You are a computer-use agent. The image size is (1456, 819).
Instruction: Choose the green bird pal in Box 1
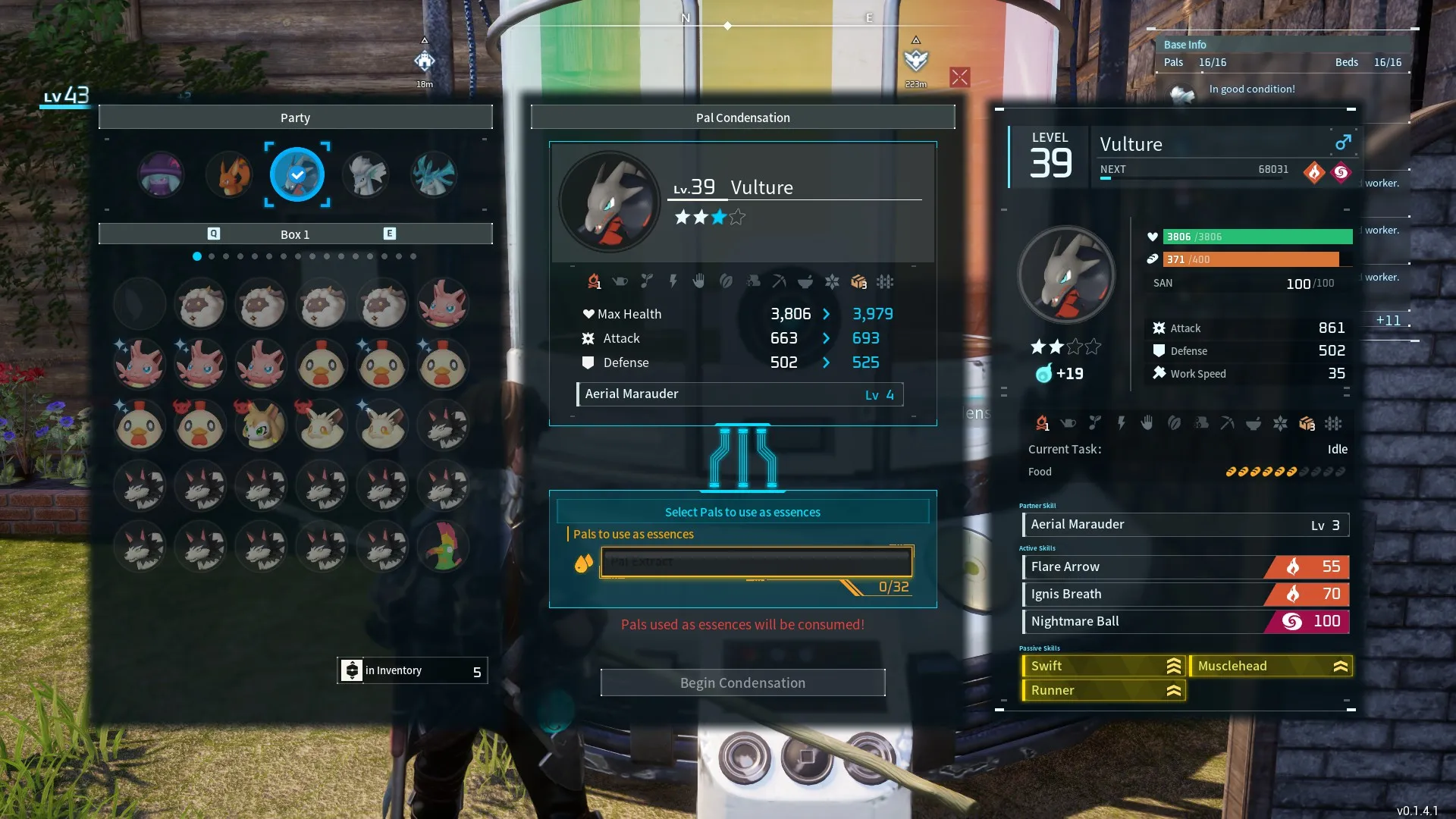point(444,547)
